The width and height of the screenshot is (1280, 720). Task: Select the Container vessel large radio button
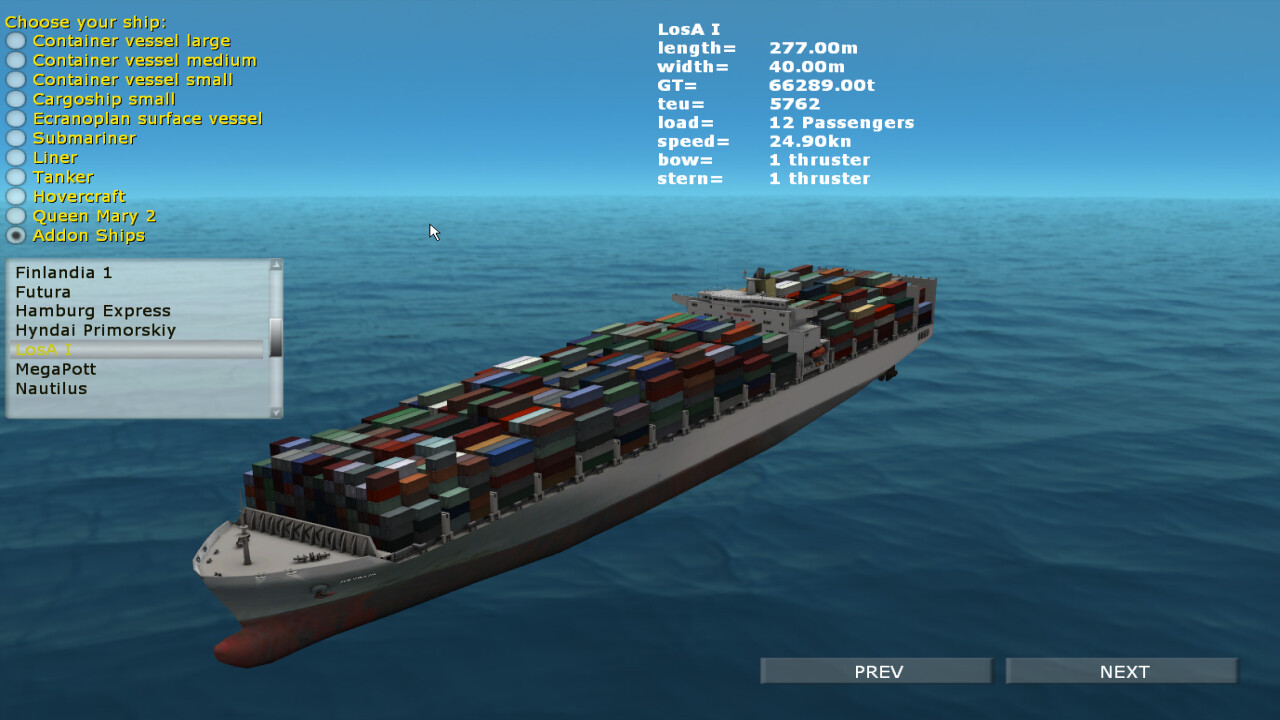(x=15, y=41)
